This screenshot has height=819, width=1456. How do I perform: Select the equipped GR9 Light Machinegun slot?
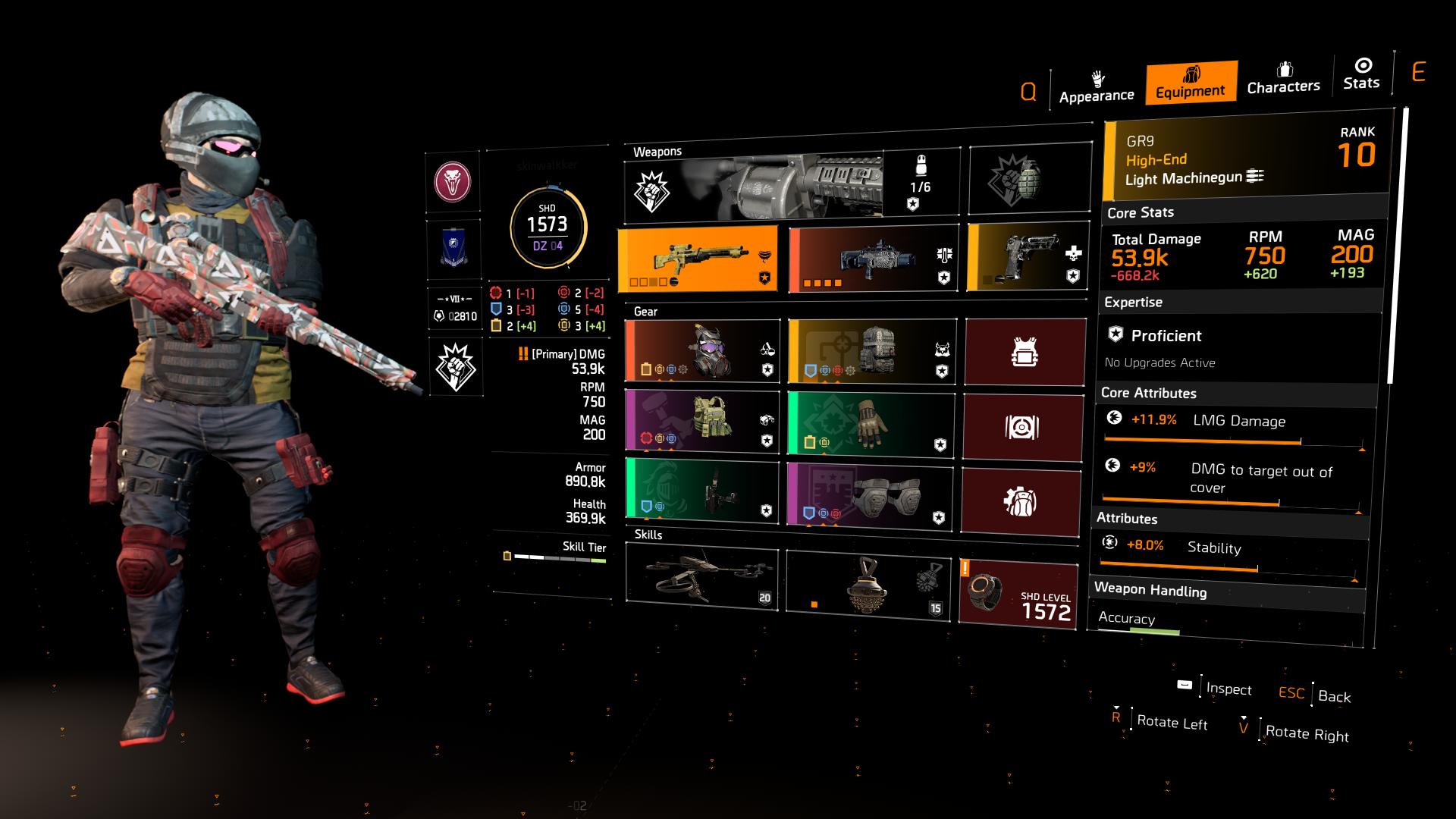[x=698, y=258]
